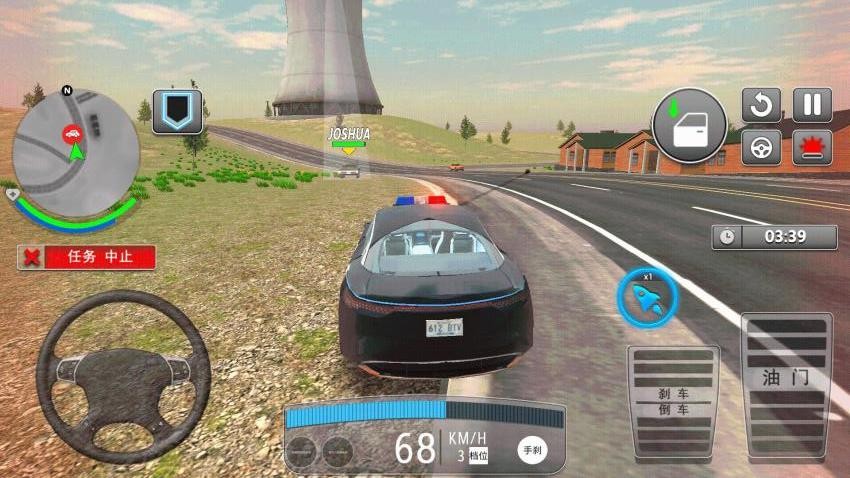The image size is (850, 478).
Task: Step on the 油门 gas pedal
Action: pos(786,384)
